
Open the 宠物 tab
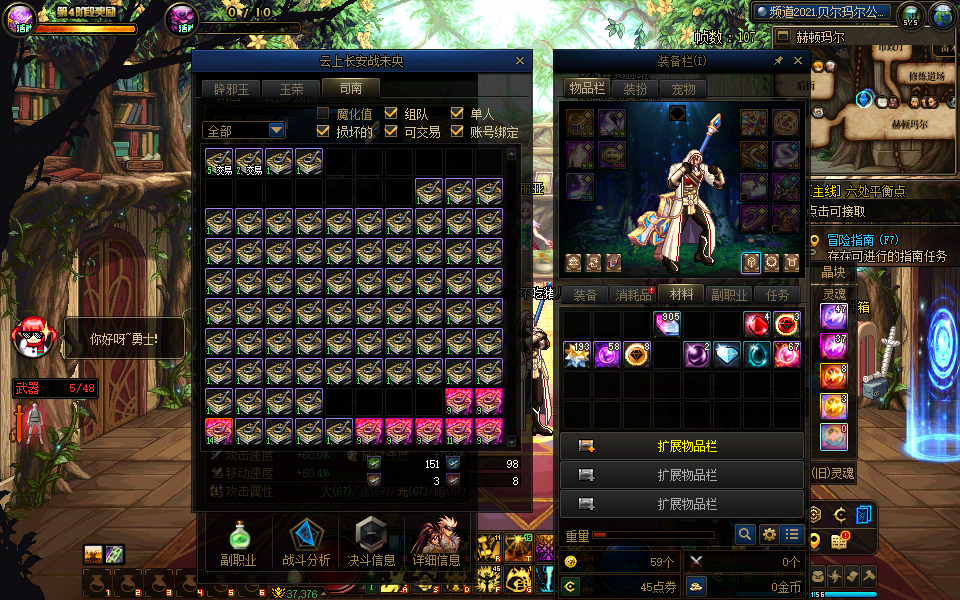pos(683,89)
